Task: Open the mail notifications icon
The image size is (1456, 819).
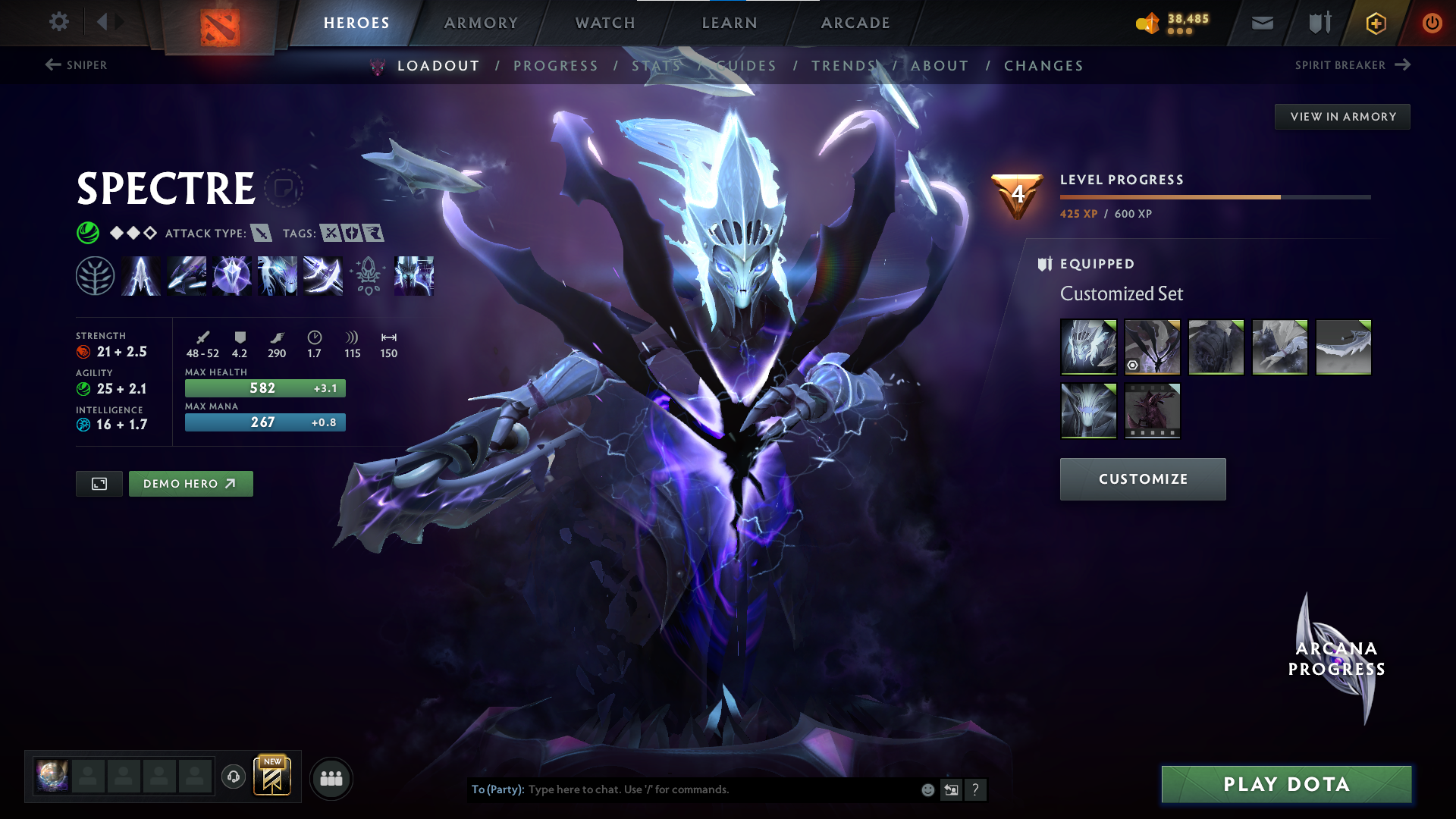Action: [1261, 23]
